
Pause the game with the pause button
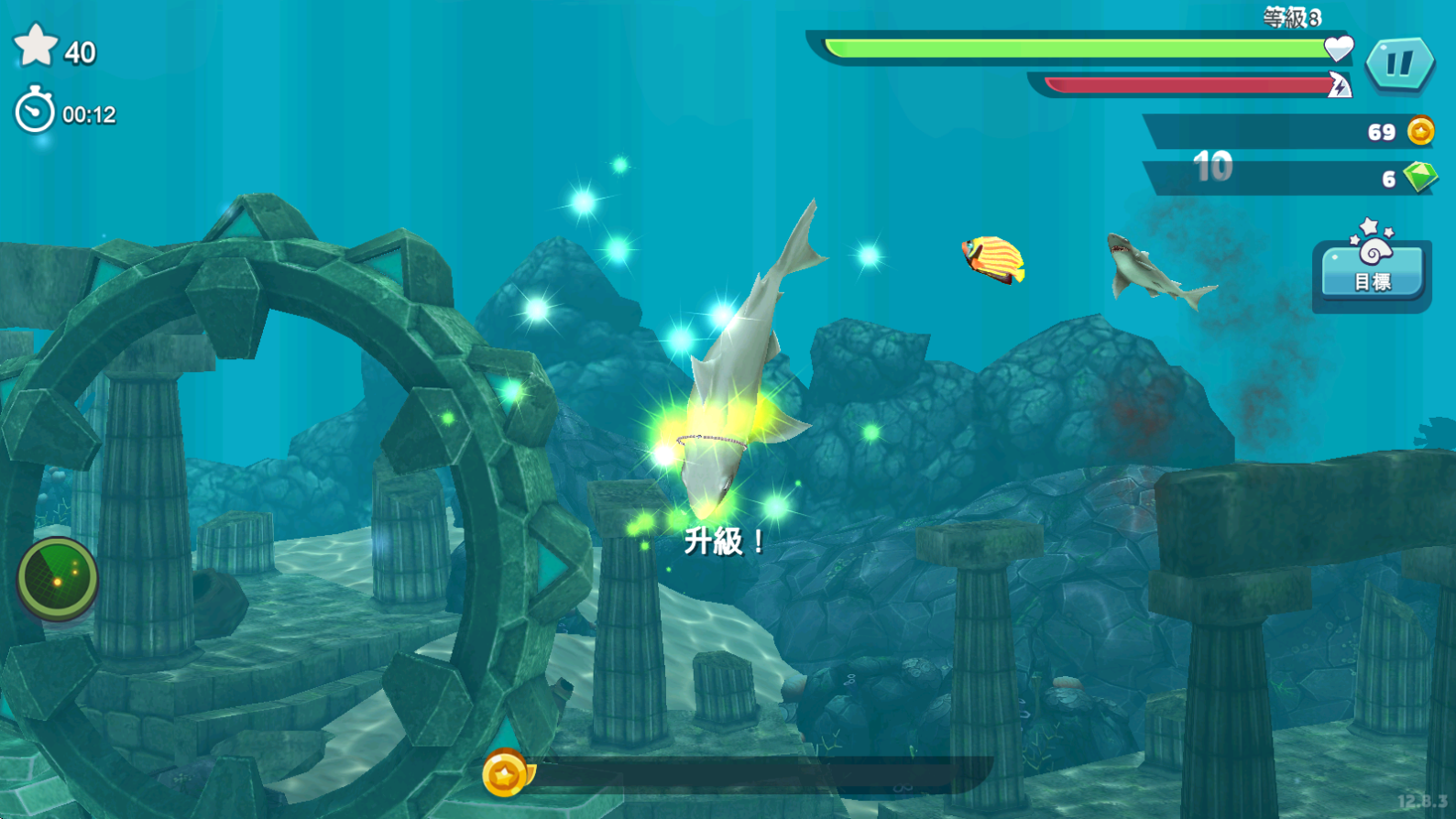(1399, 63)
